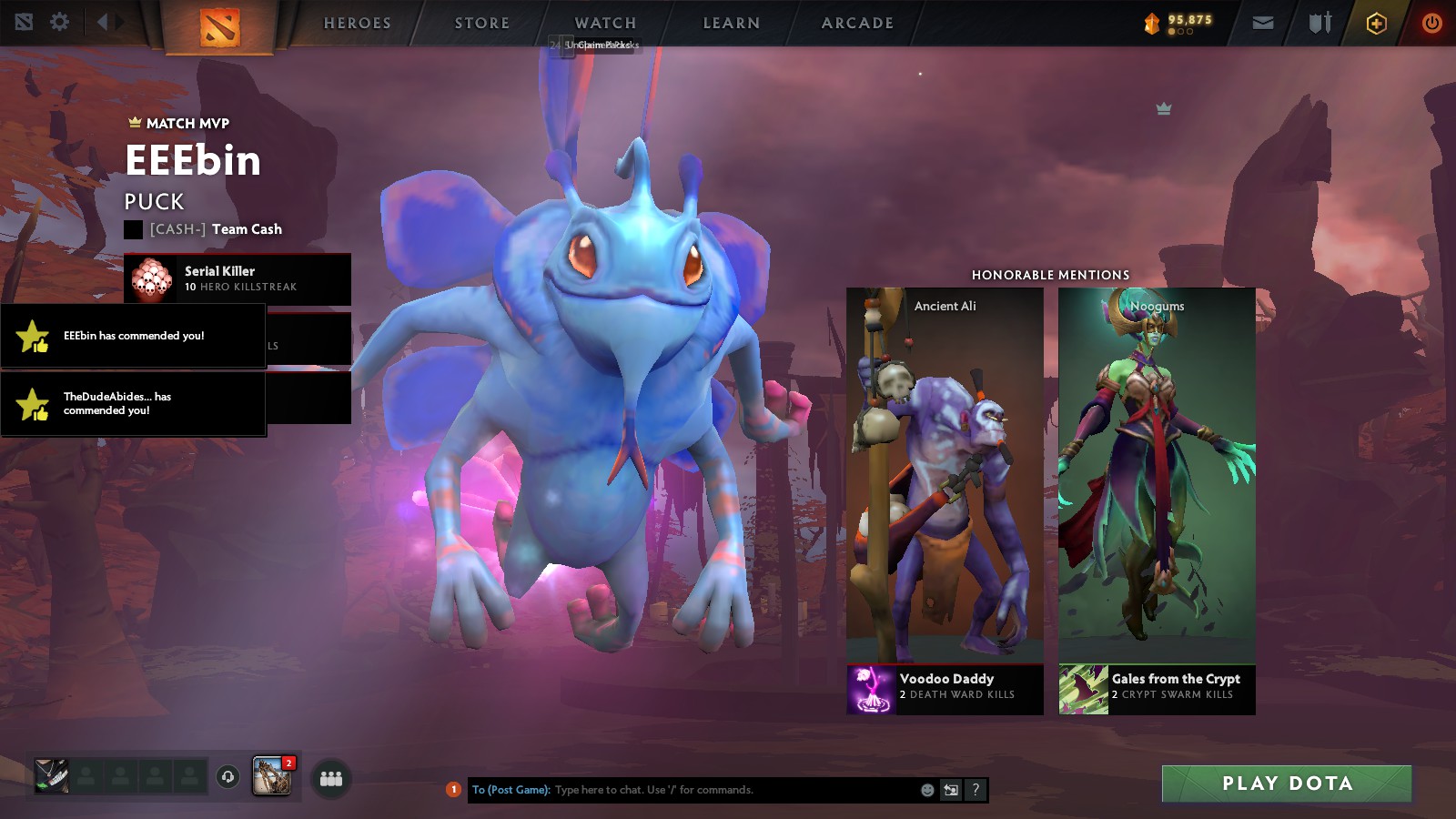Open the armory shield icon
The height and width of the screenshot is (819, 1456).
[1319, 24]
